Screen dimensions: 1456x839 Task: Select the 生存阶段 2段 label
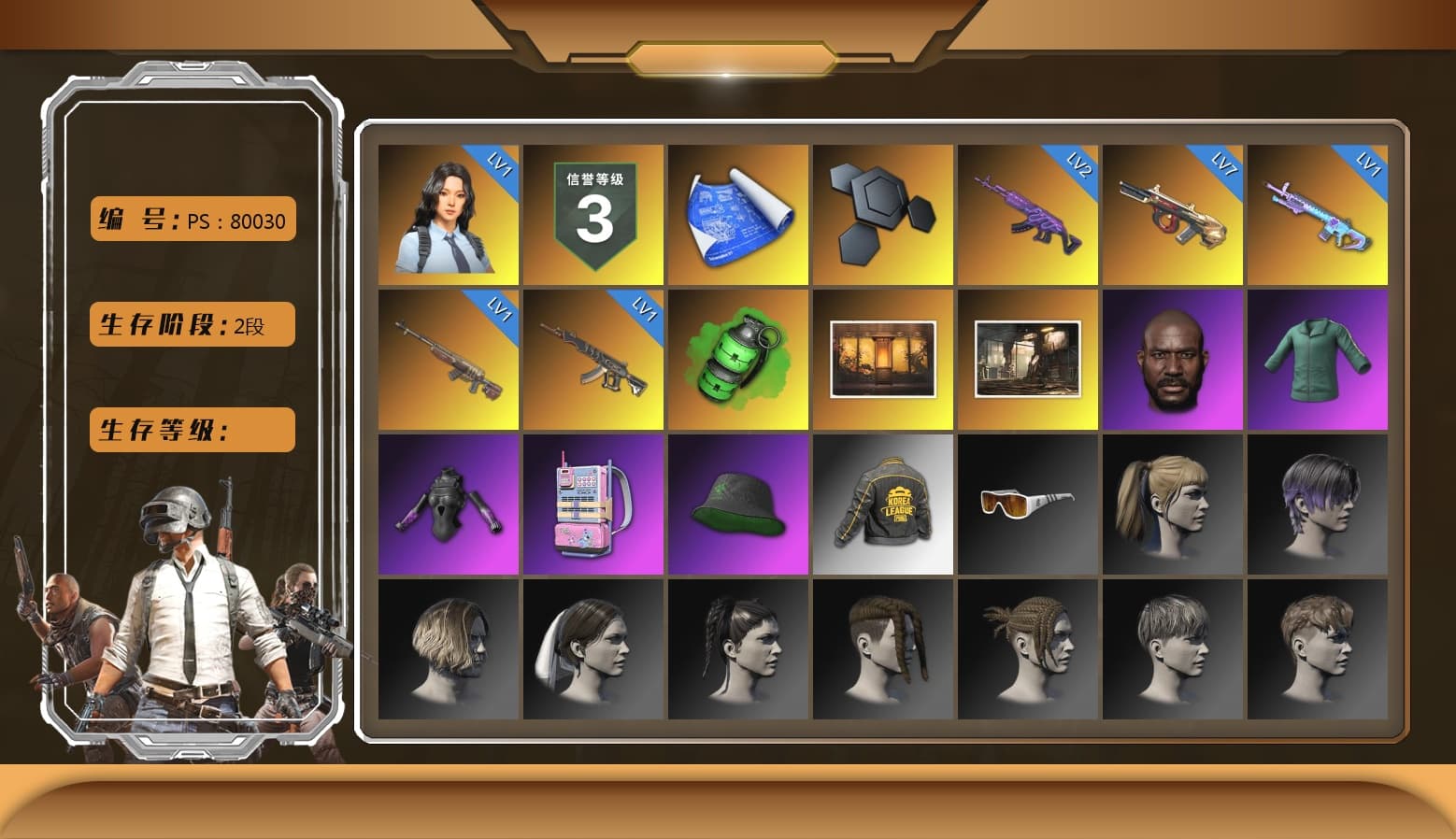tap(191, 324)
